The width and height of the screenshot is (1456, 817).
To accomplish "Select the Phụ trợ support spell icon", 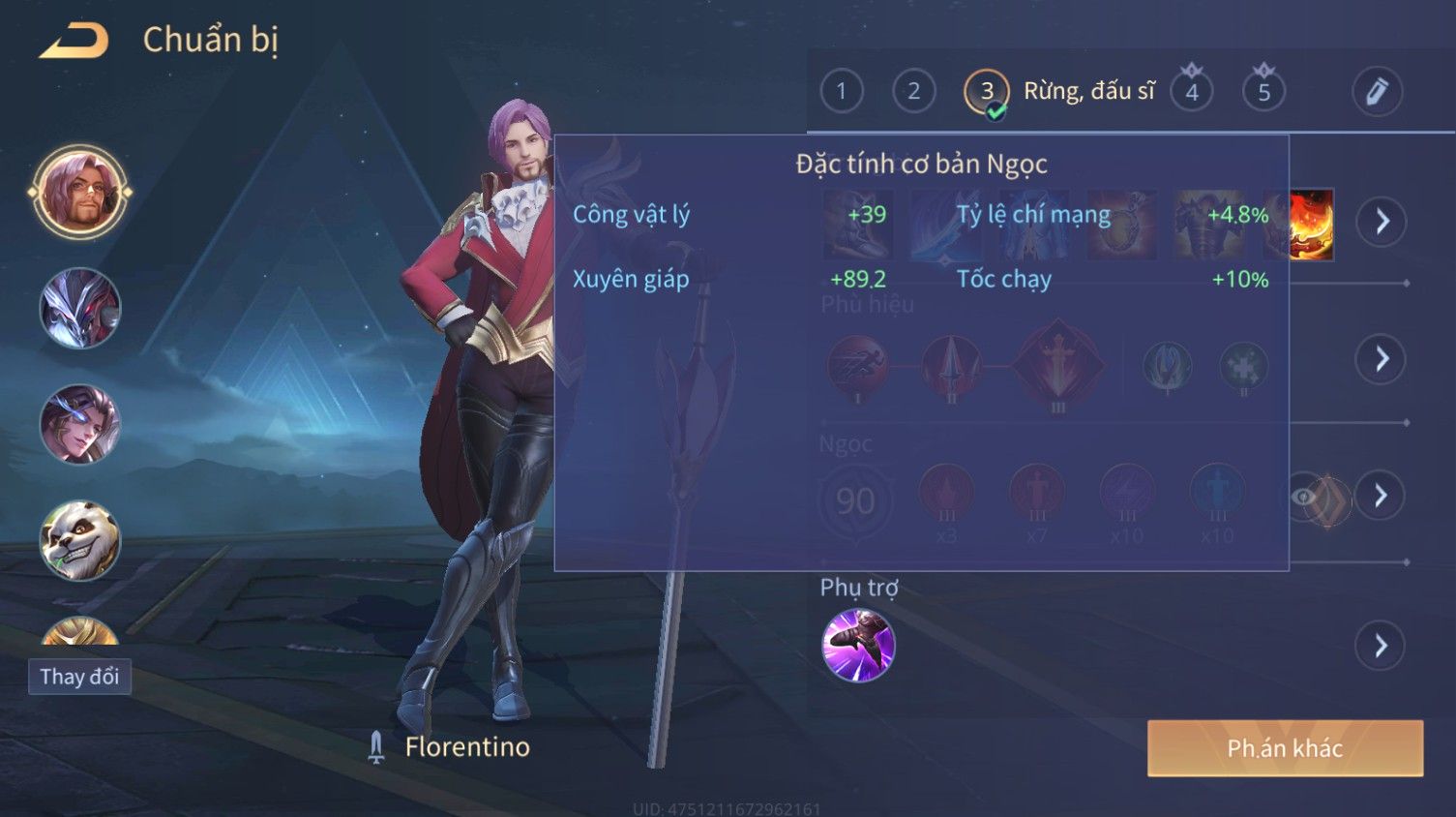I will tap(858, 646).
